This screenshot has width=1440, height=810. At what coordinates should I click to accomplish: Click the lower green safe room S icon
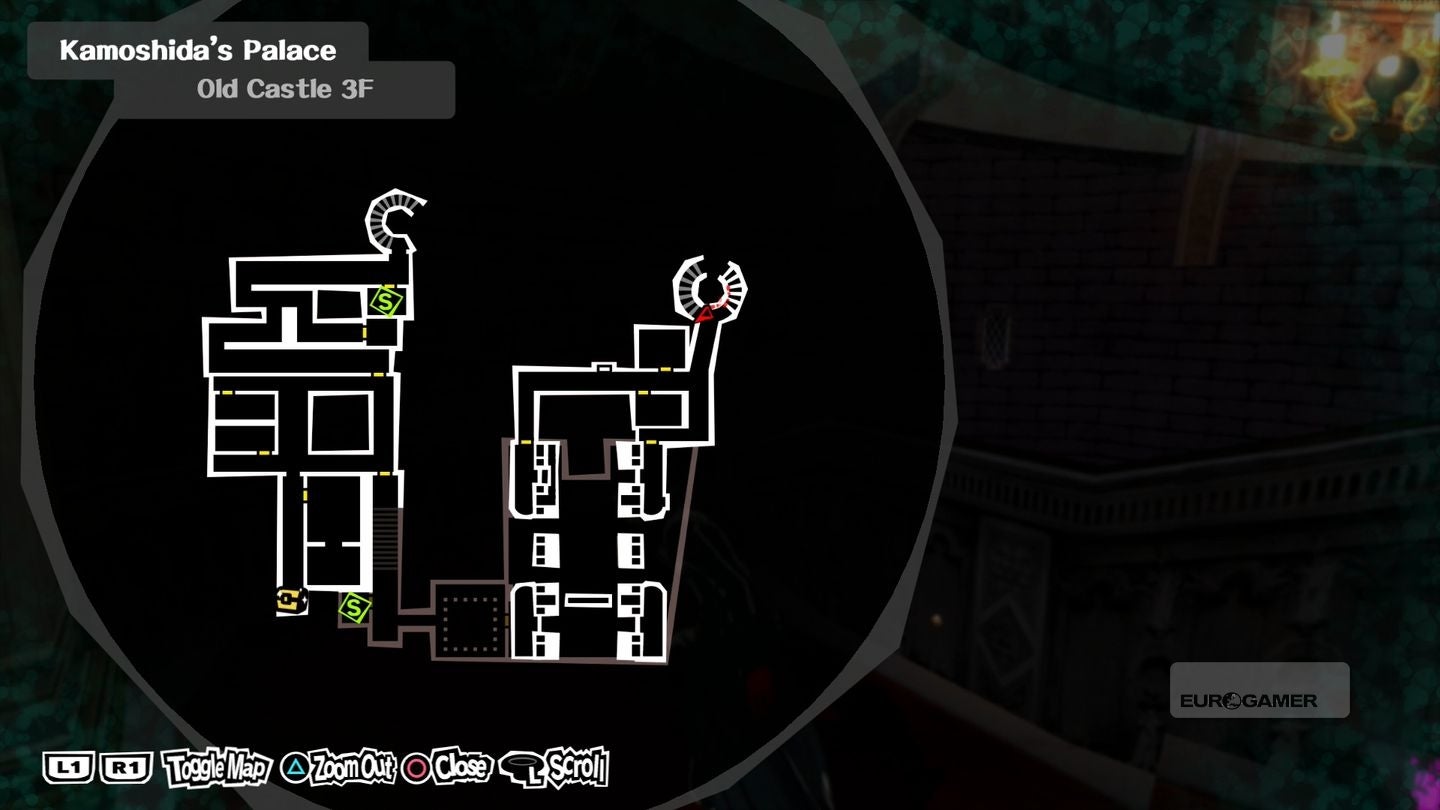coord(352,608)
